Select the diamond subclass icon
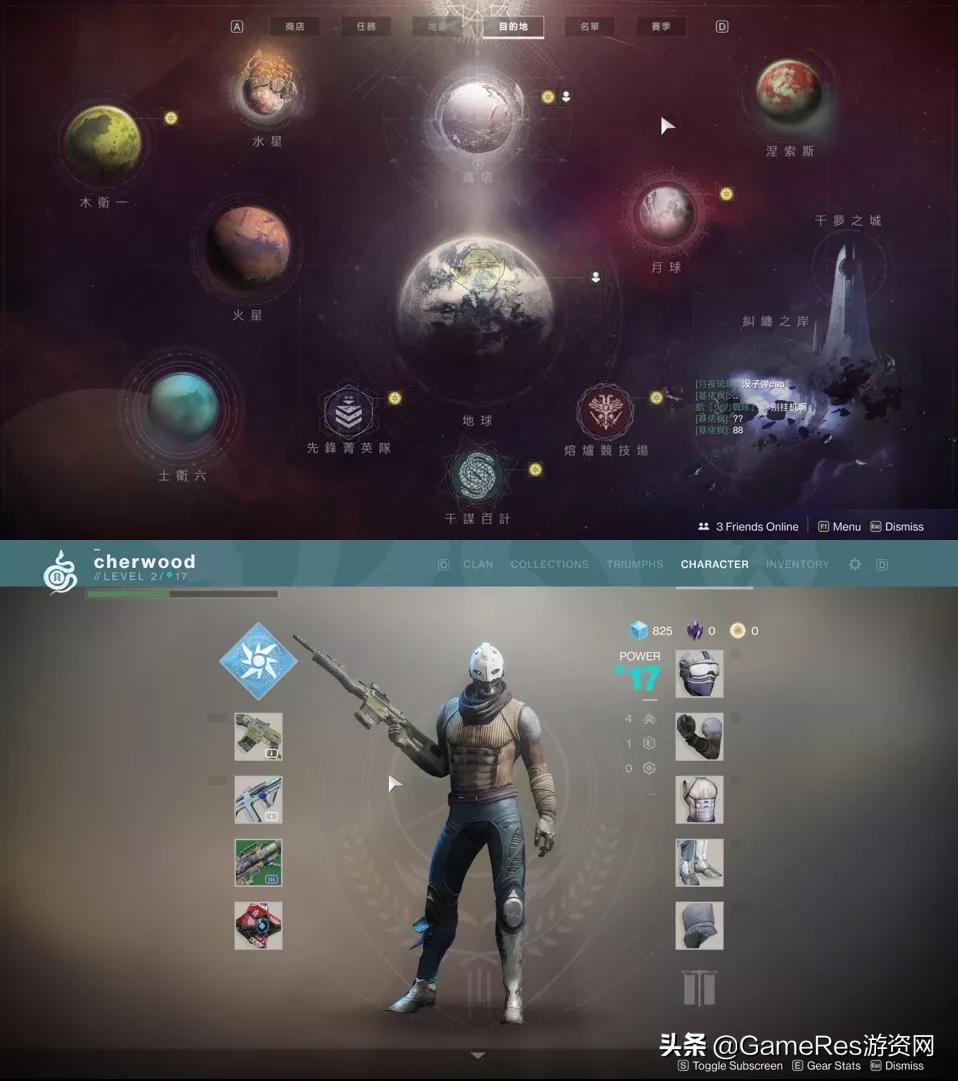Screen dimensions: 958x1081 pos(258,660)
